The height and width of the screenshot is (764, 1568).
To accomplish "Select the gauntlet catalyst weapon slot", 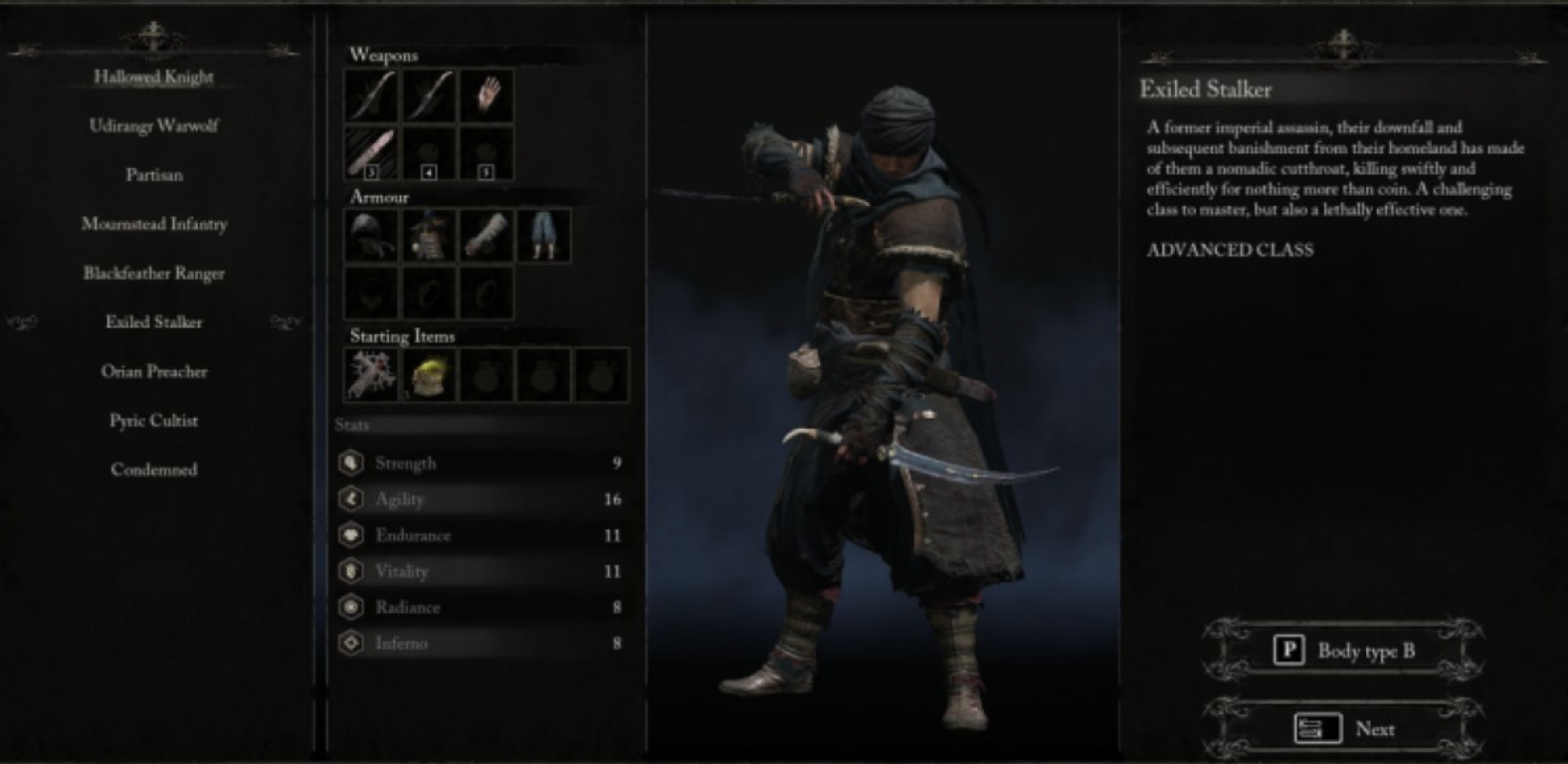I will 487,95.
